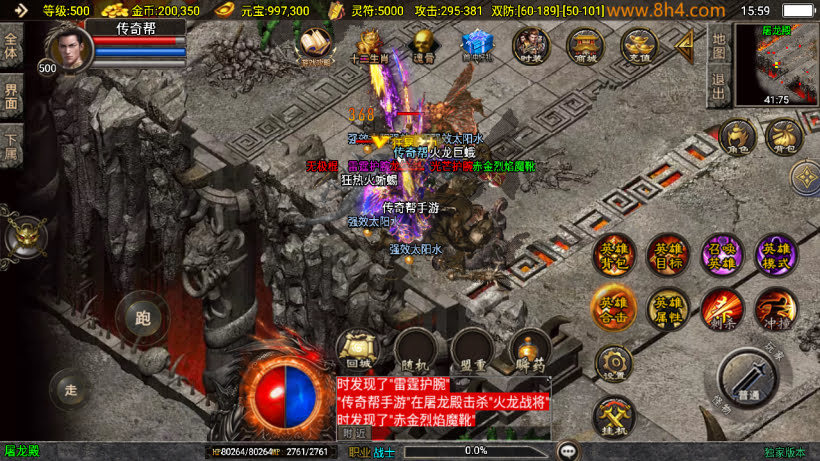The height and width of the screenshot is (461, 820).
Task: Open the 设置 gear settings
Action: 613,363
